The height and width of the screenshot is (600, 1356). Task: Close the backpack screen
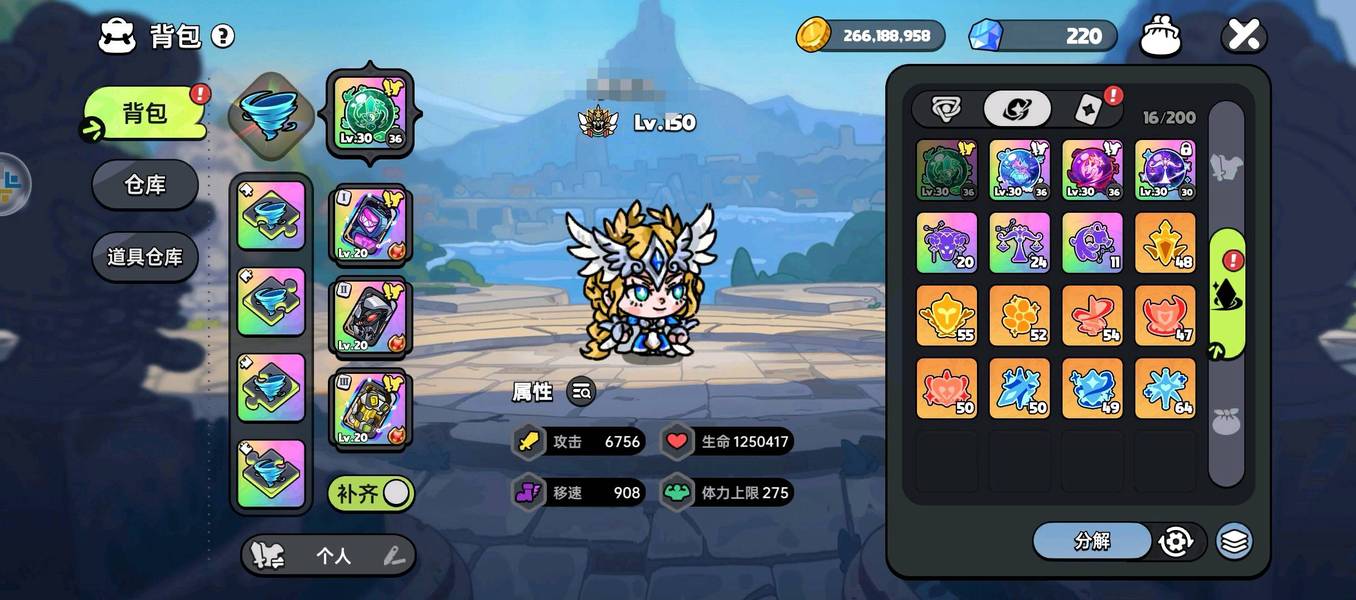[x=1243, y=37]
